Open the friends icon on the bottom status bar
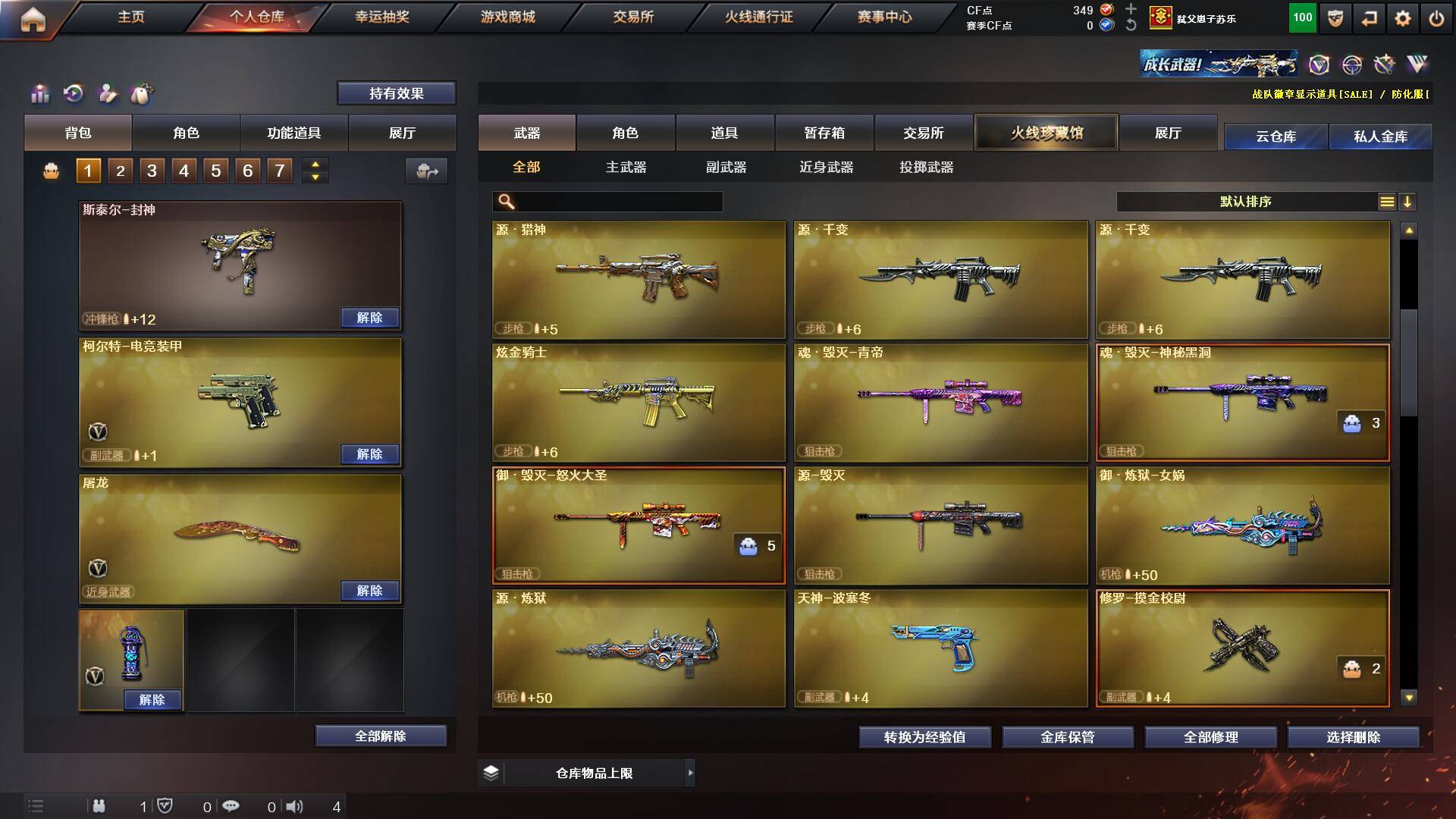The height and width of the screenshot is (819, 1456). (99, 806)
